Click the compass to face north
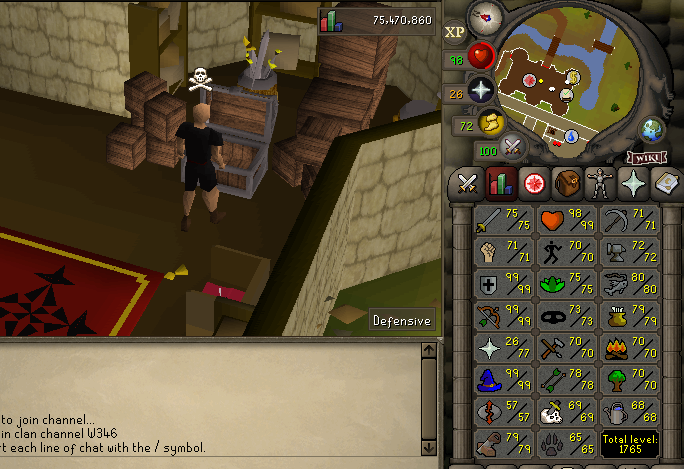This screenshot has width=684, height=469. tap(486, 15)
